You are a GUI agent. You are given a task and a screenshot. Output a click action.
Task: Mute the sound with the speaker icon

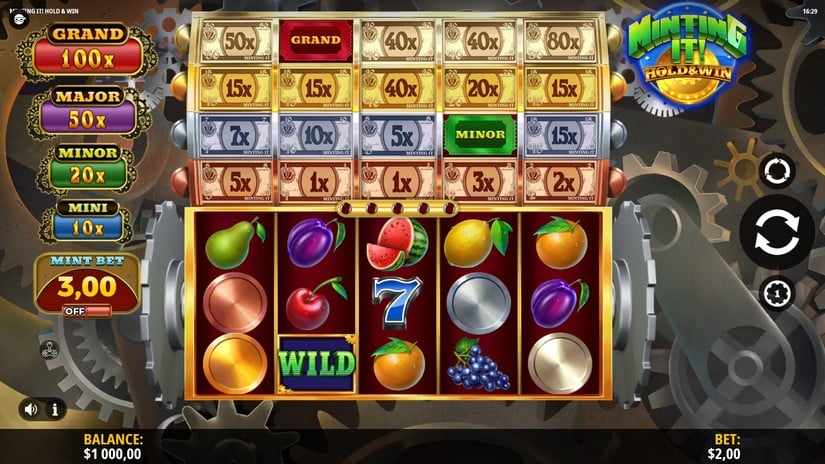pyautogui.click(x=32, y=409)
